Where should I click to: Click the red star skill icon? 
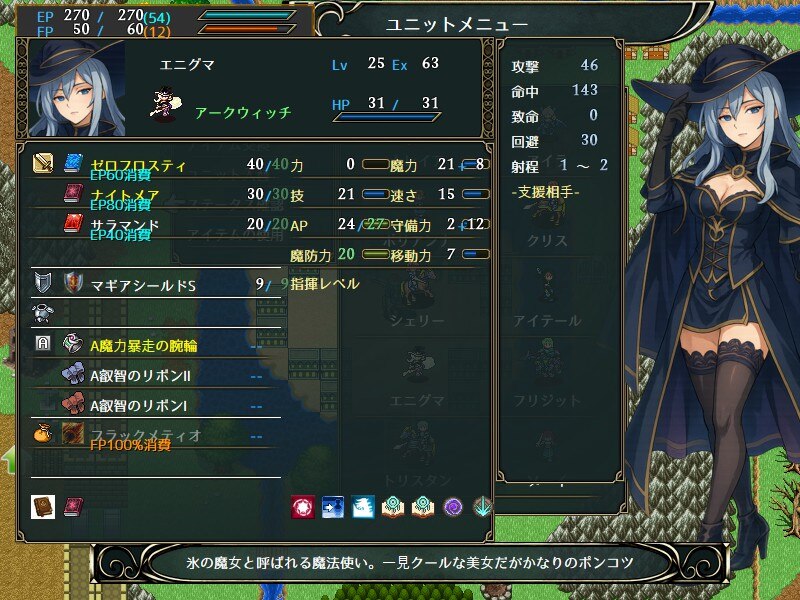(302, 507)
